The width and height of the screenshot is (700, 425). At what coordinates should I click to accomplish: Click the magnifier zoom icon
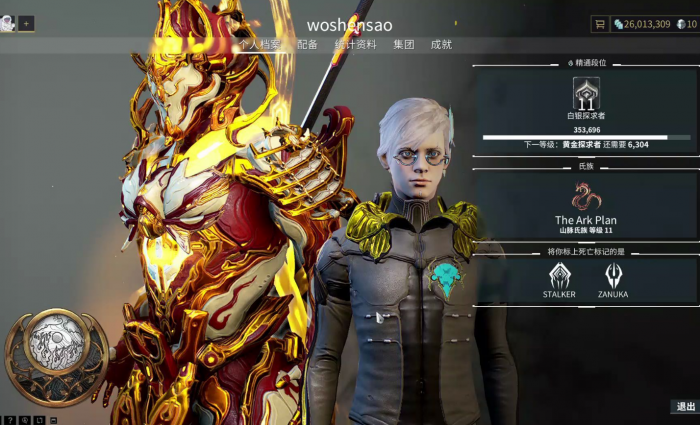(x=23, y=420)
